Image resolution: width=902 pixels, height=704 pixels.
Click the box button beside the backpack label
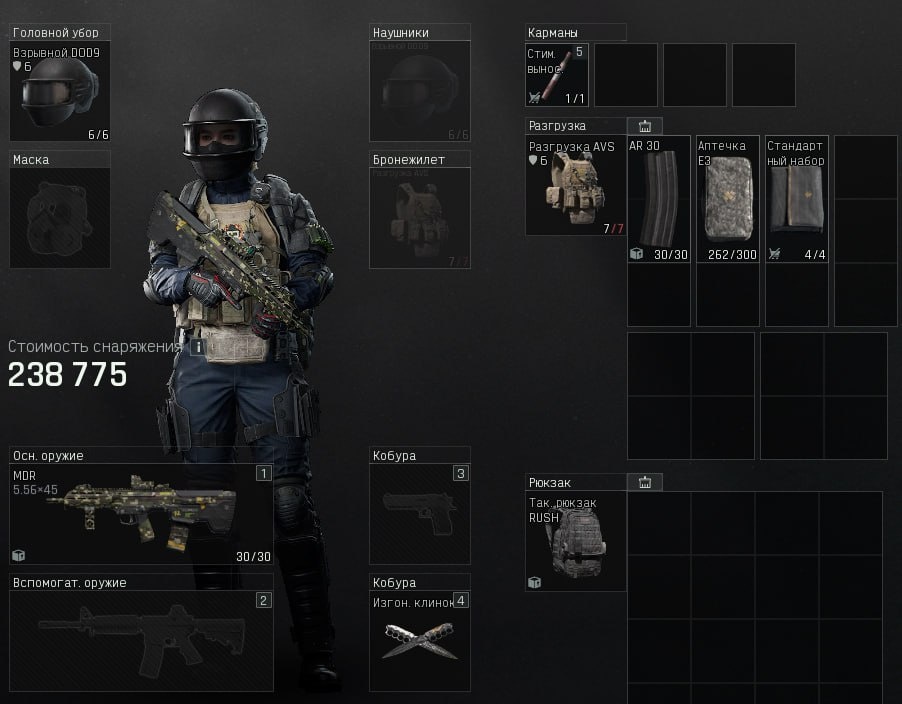coord(645,482)
